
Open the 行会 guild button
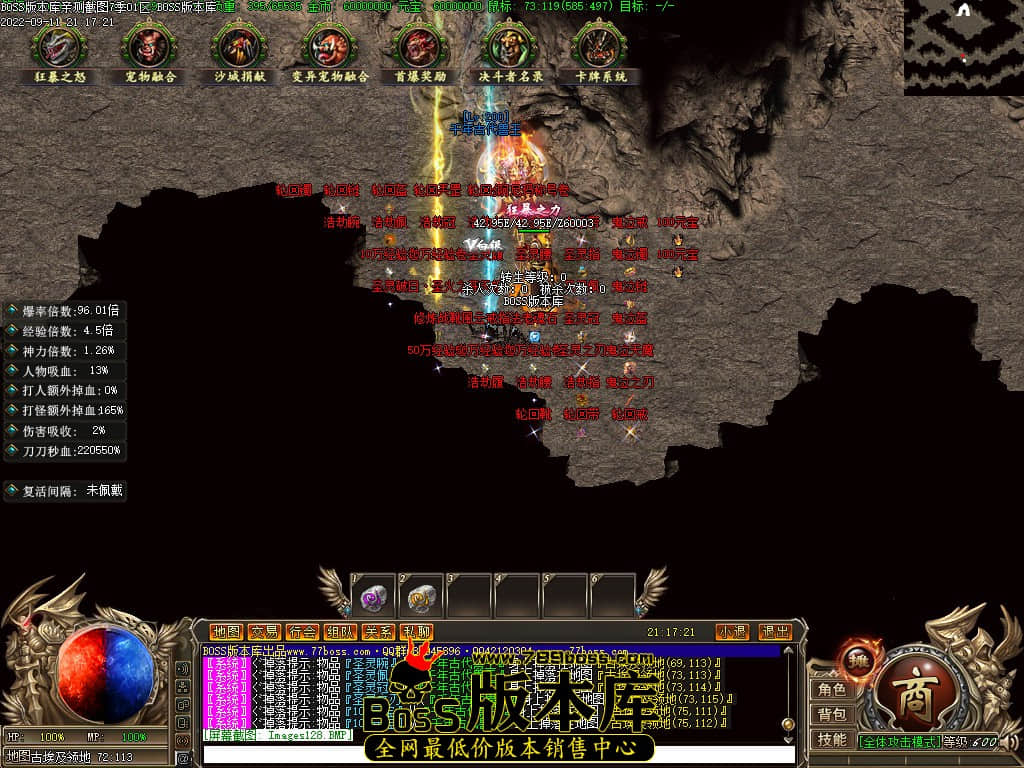click(302, 632)
